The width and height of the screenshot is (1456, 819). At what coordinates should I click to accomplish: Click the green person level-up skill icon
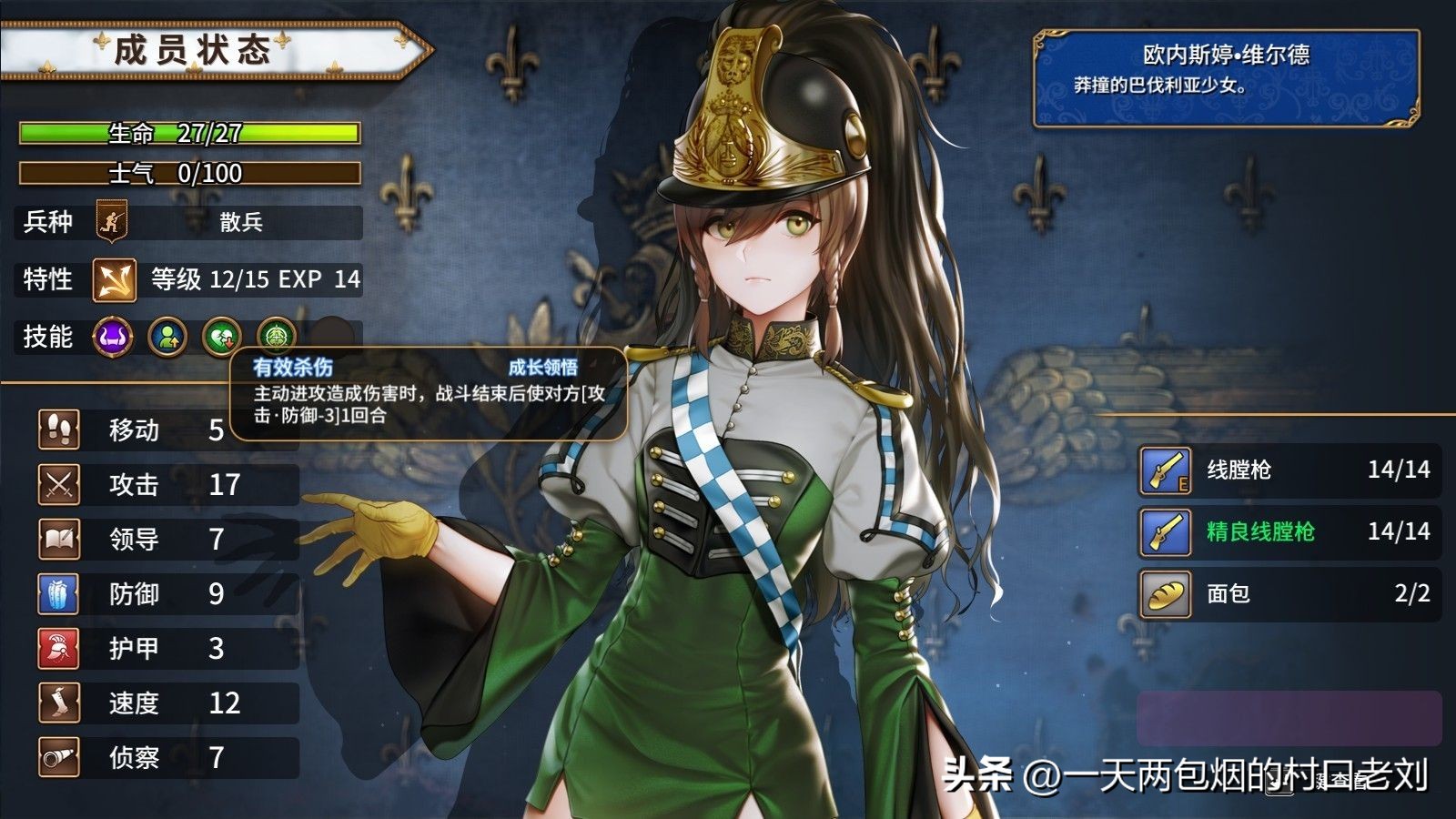pyautogui.click(x=167, y=338)
